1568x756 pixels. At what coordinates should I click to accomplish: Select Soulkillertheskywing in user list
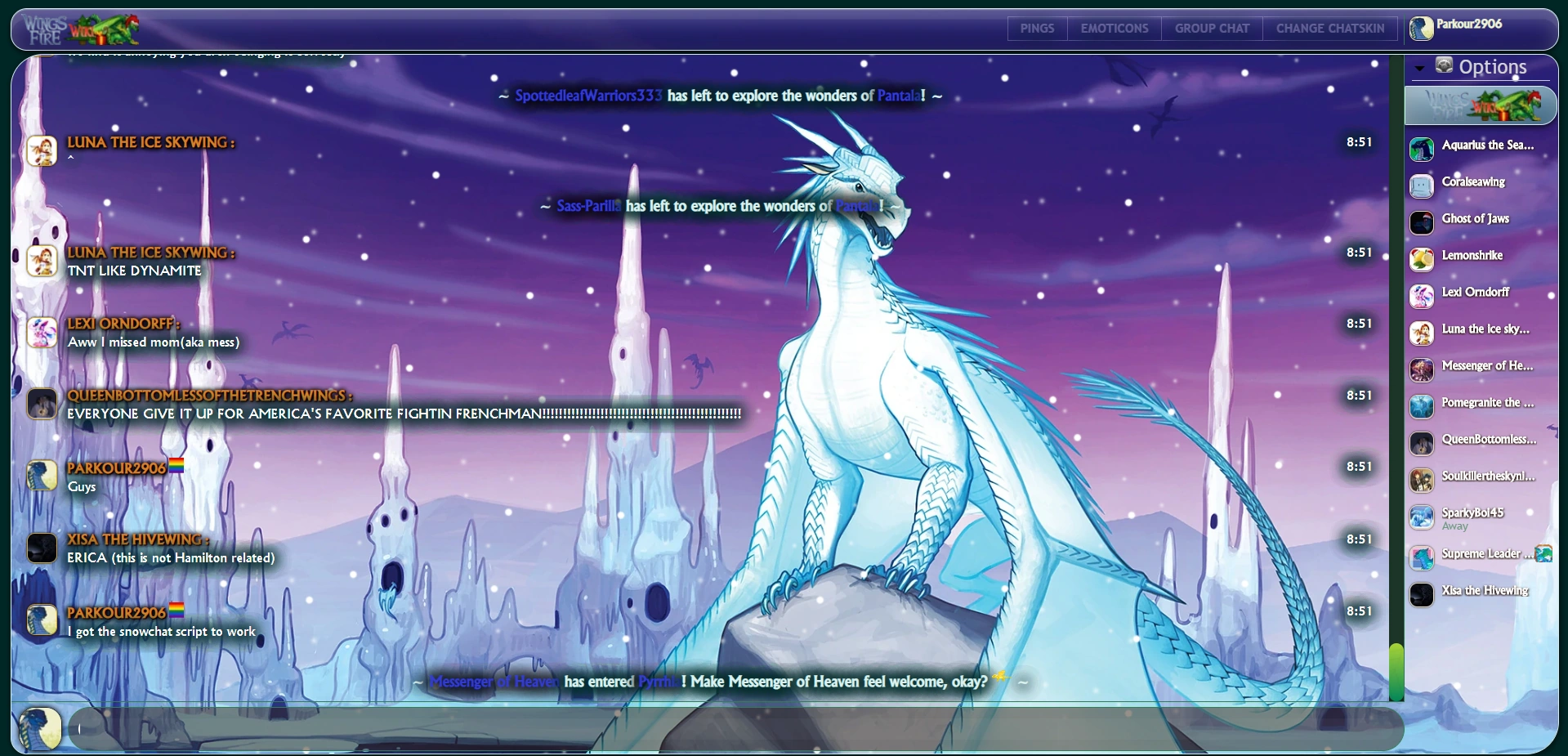tap(1487, 476)
